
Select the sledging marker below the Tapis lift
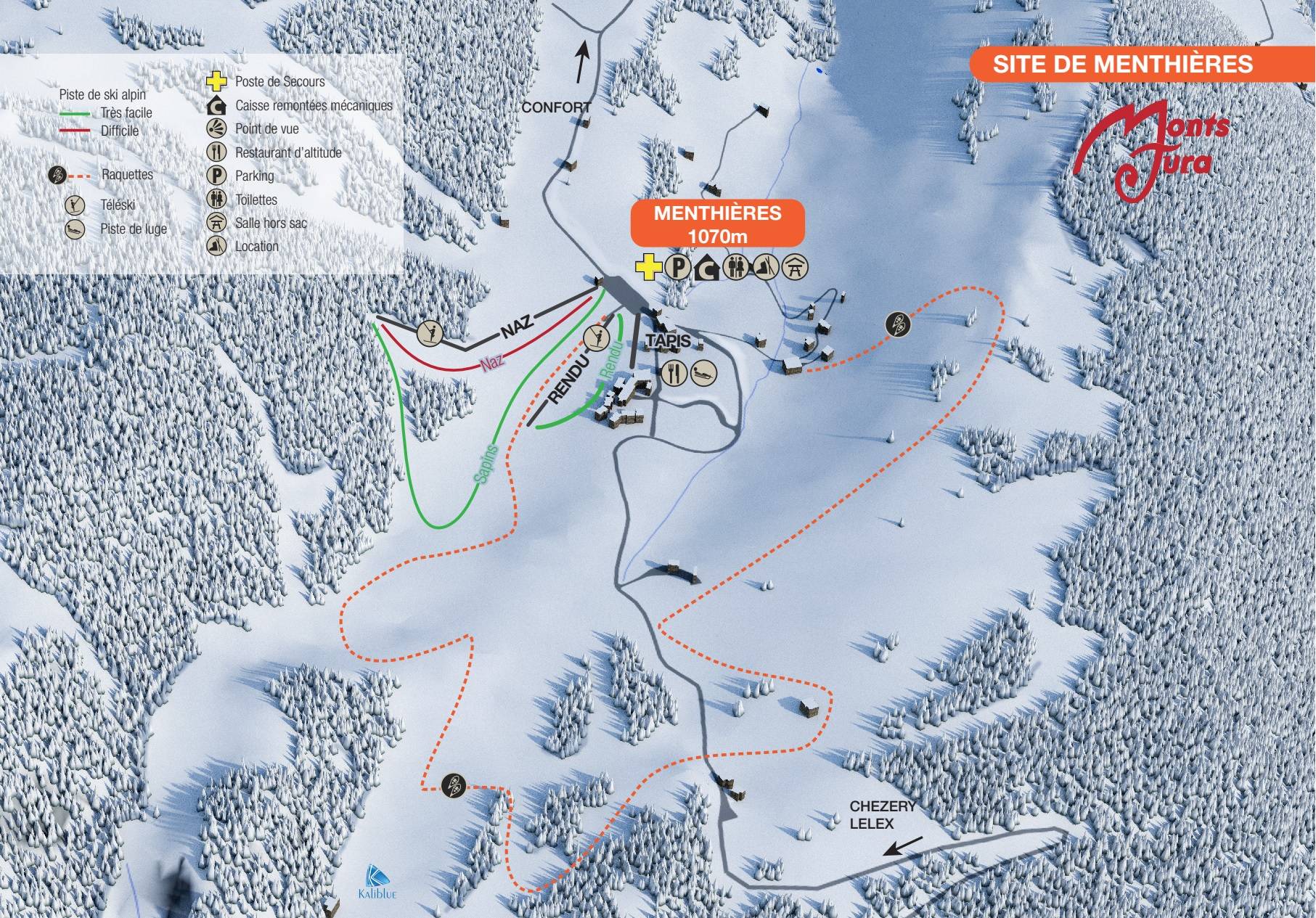point(703,373)
